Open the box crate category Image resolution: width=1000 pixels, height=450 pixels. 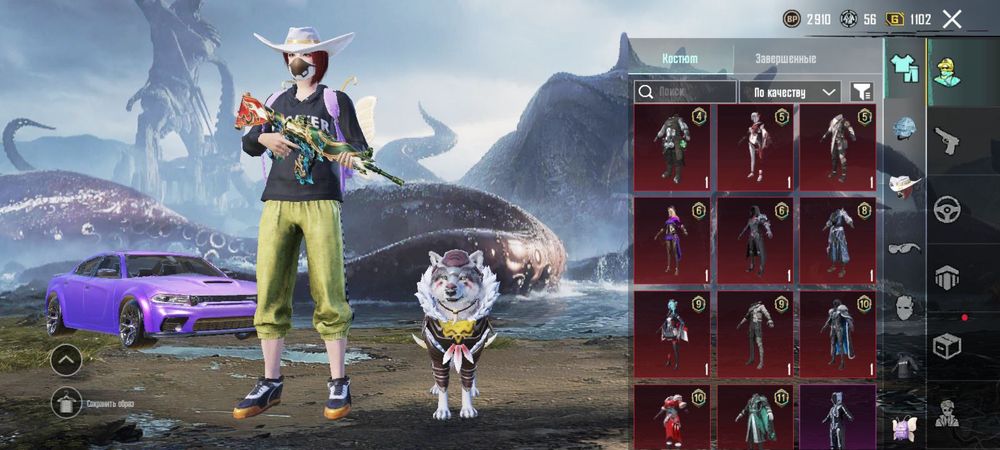pos(946,346)
